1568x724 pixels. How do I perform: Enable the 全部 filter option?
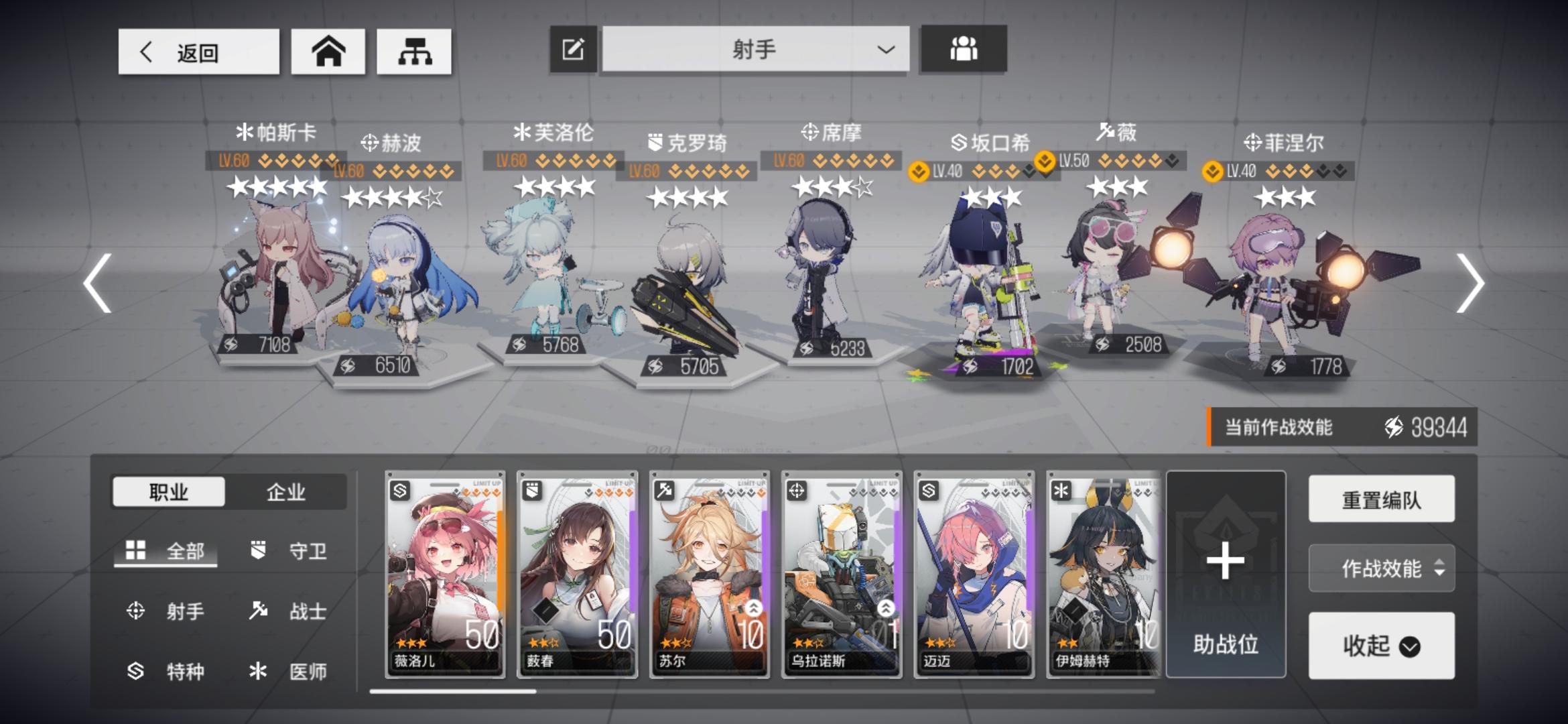point(164,551)
